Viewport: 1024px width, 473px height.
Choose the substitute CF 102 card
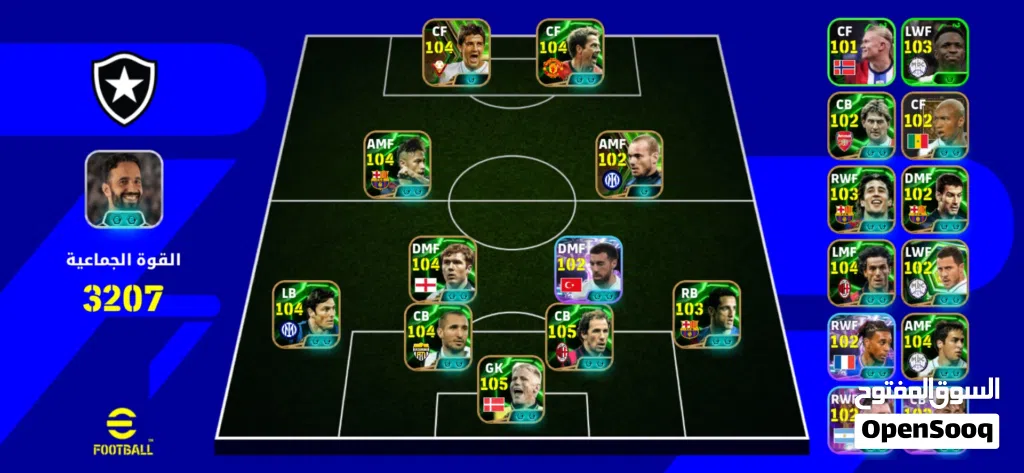pyautogui.click(x=935, y=126)
